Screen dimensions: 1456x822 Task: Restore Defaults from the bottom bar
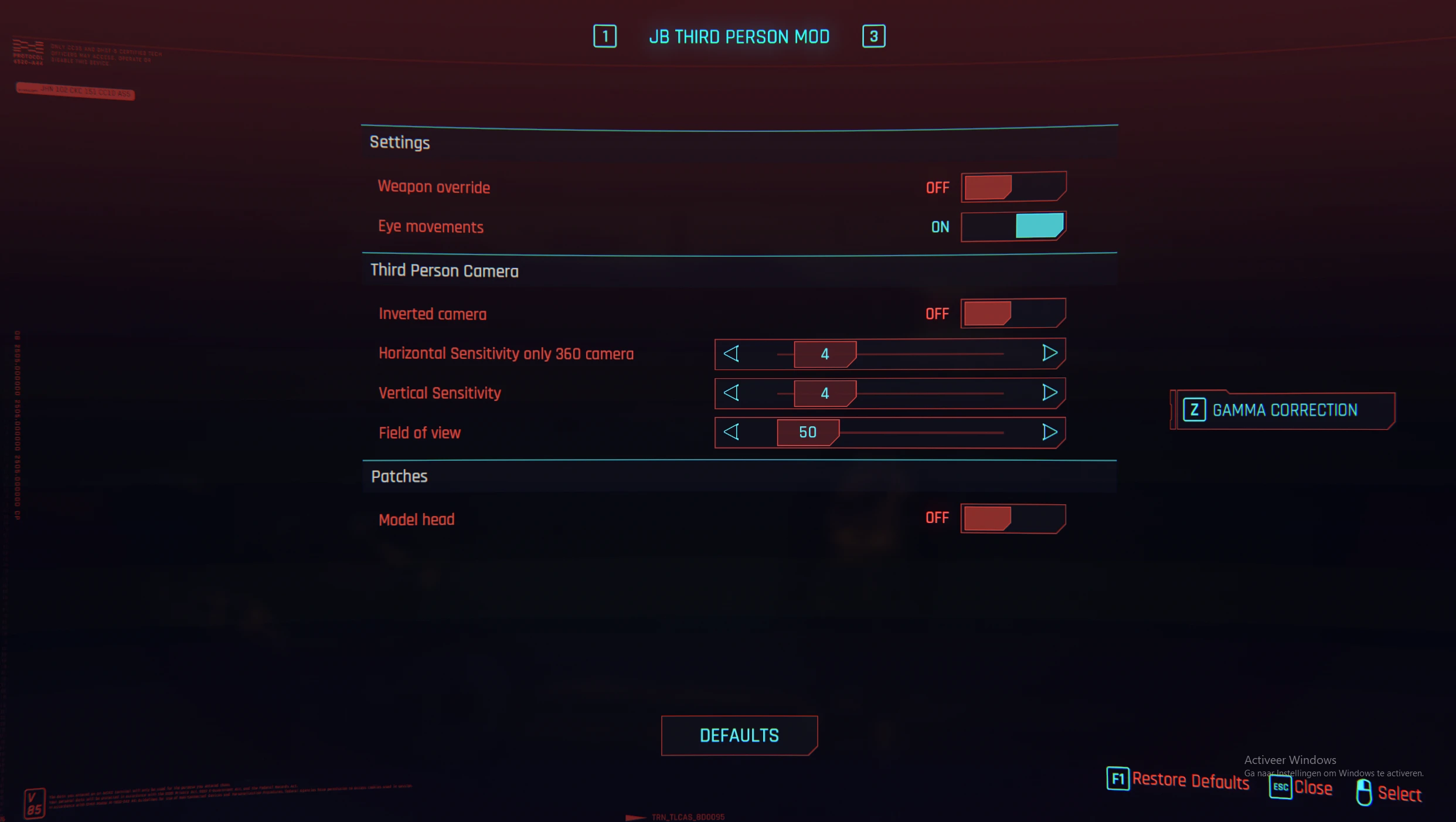[x=1178, y=780]
